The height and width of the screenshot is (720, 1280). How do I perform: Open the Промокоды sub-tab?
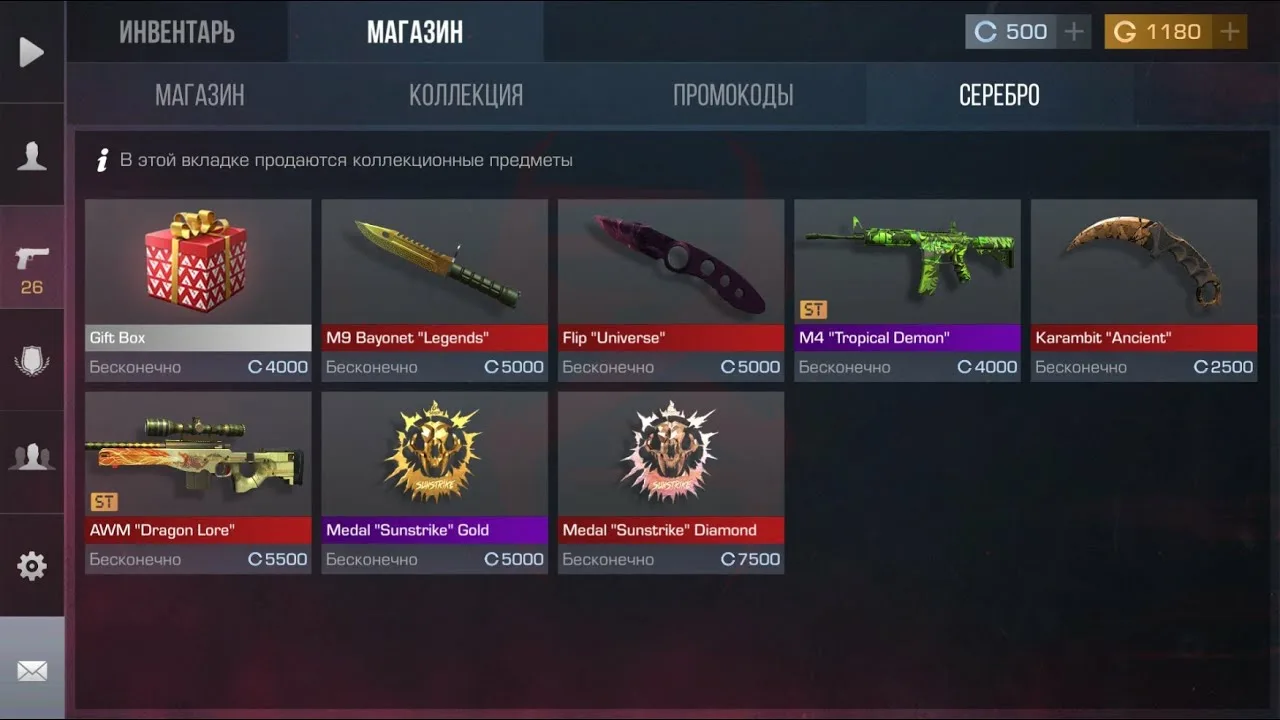[733, 95]
